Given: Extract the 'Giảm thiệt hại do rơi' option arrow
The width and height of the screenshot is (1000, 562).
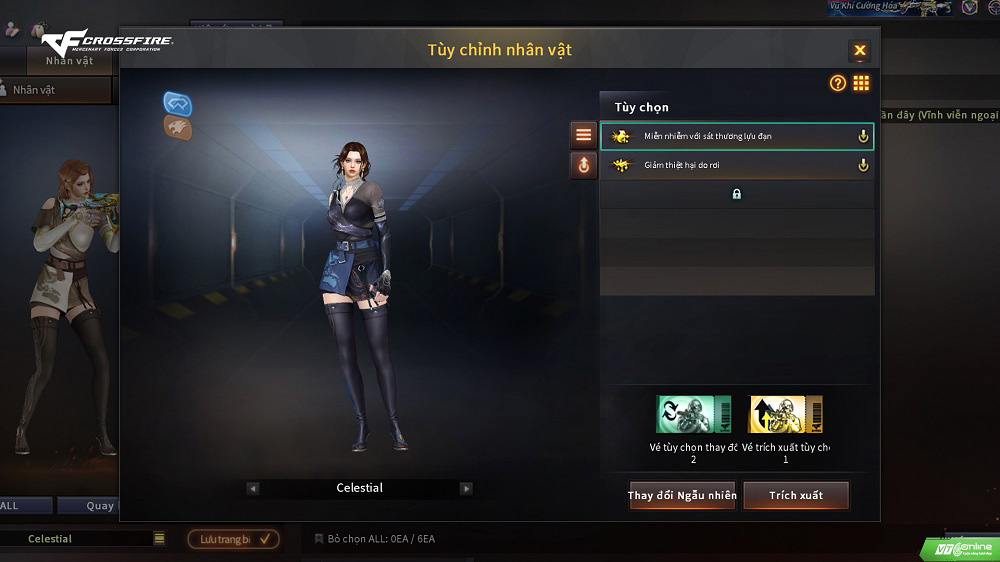Looking at the screenshot, I should pyautogui.click(x=863, y=166).
